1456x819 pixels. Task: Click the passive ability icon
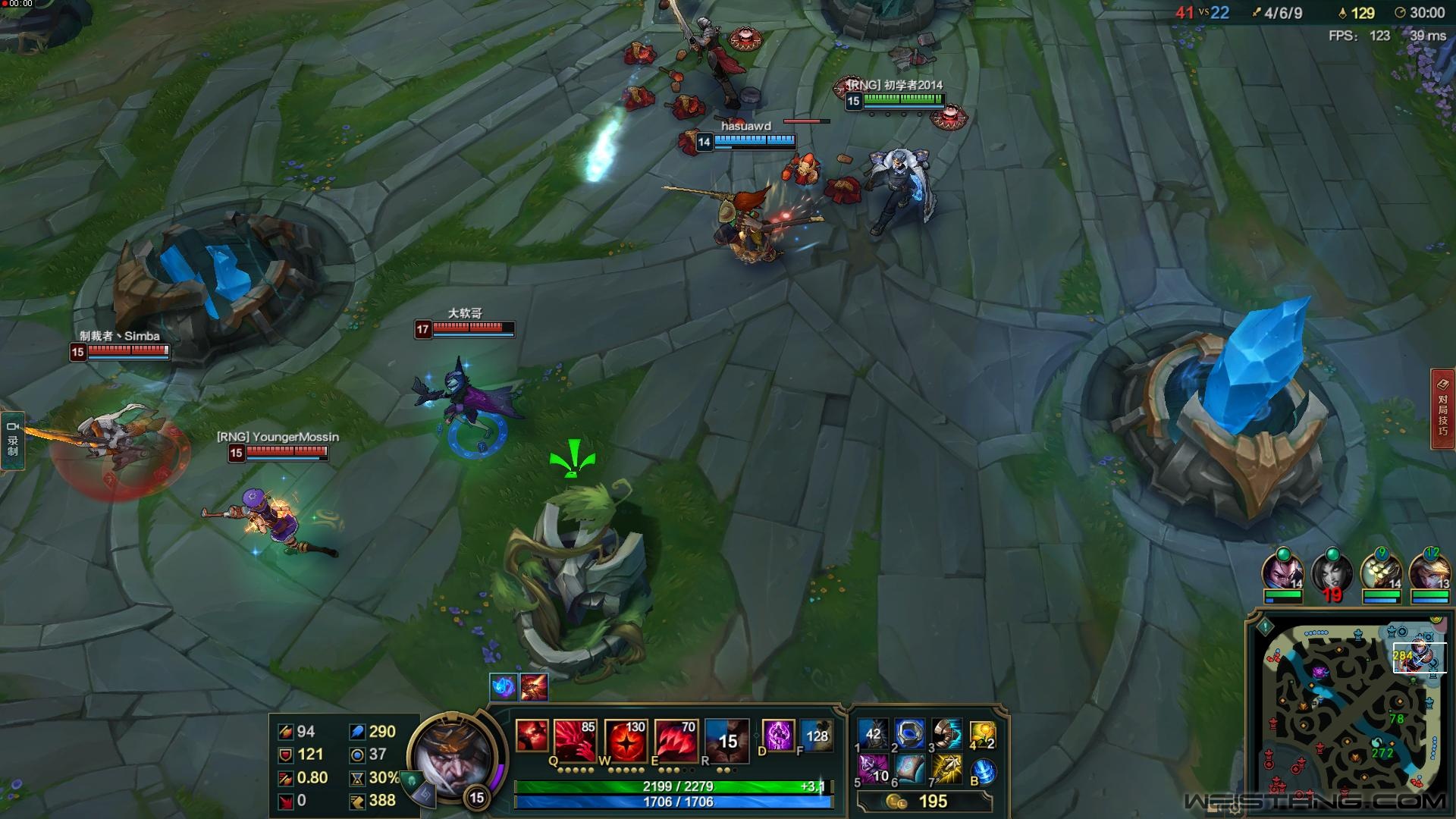532,735
